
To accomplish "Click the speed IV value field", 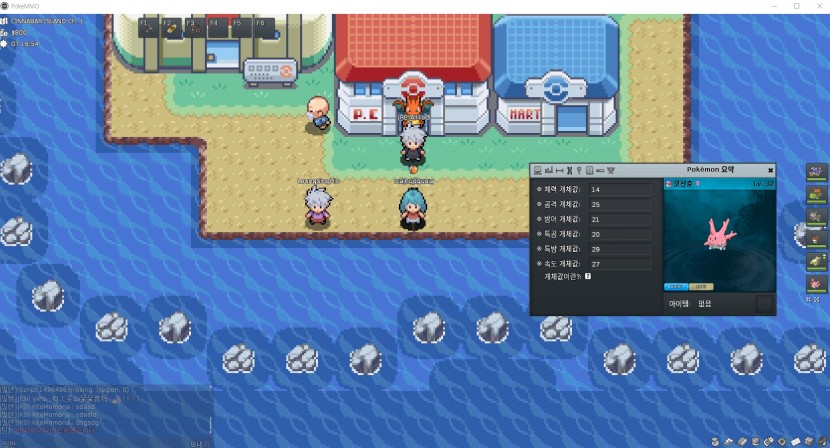I will point(618,264).
